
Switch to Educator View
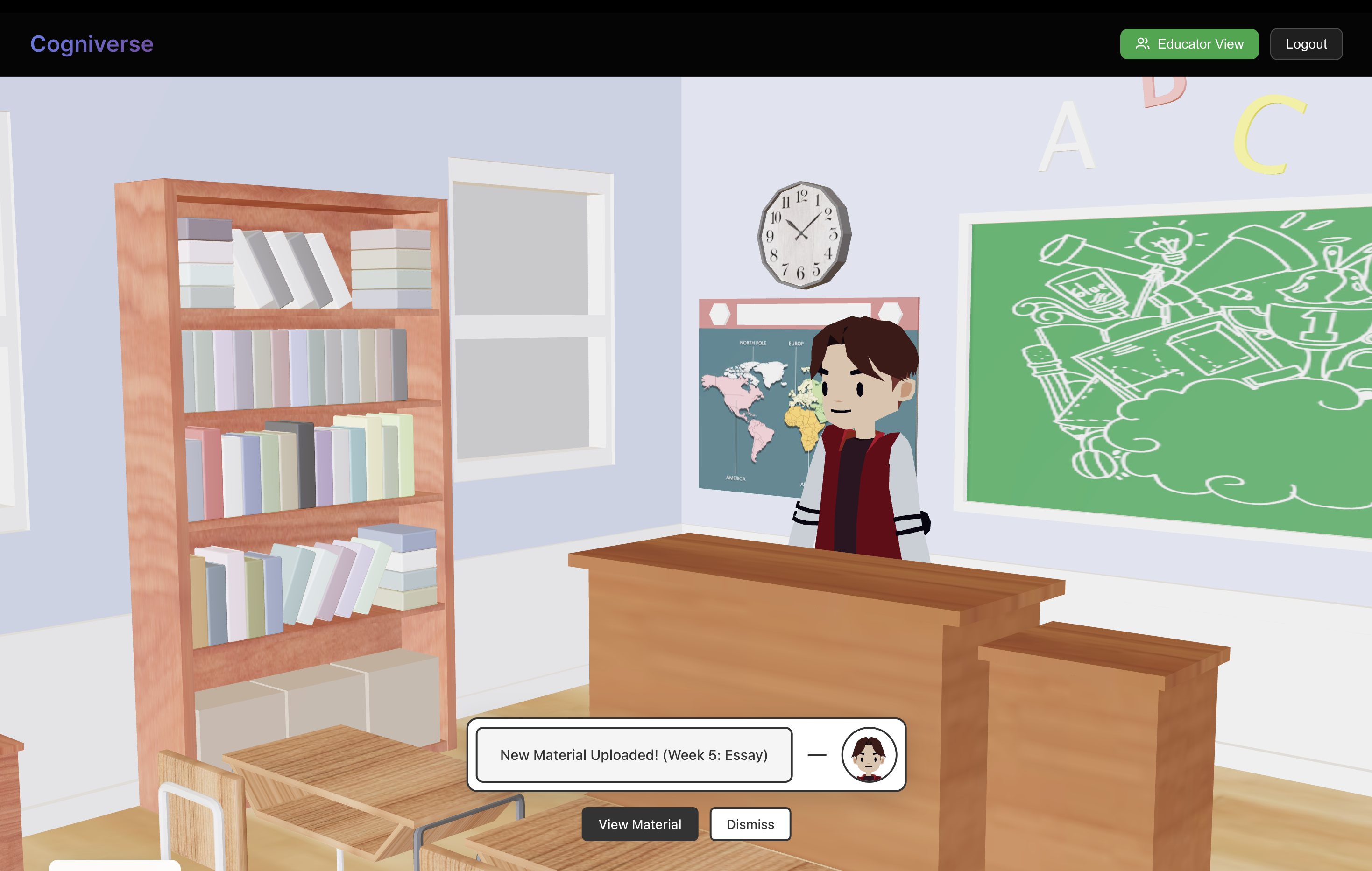1188,44
